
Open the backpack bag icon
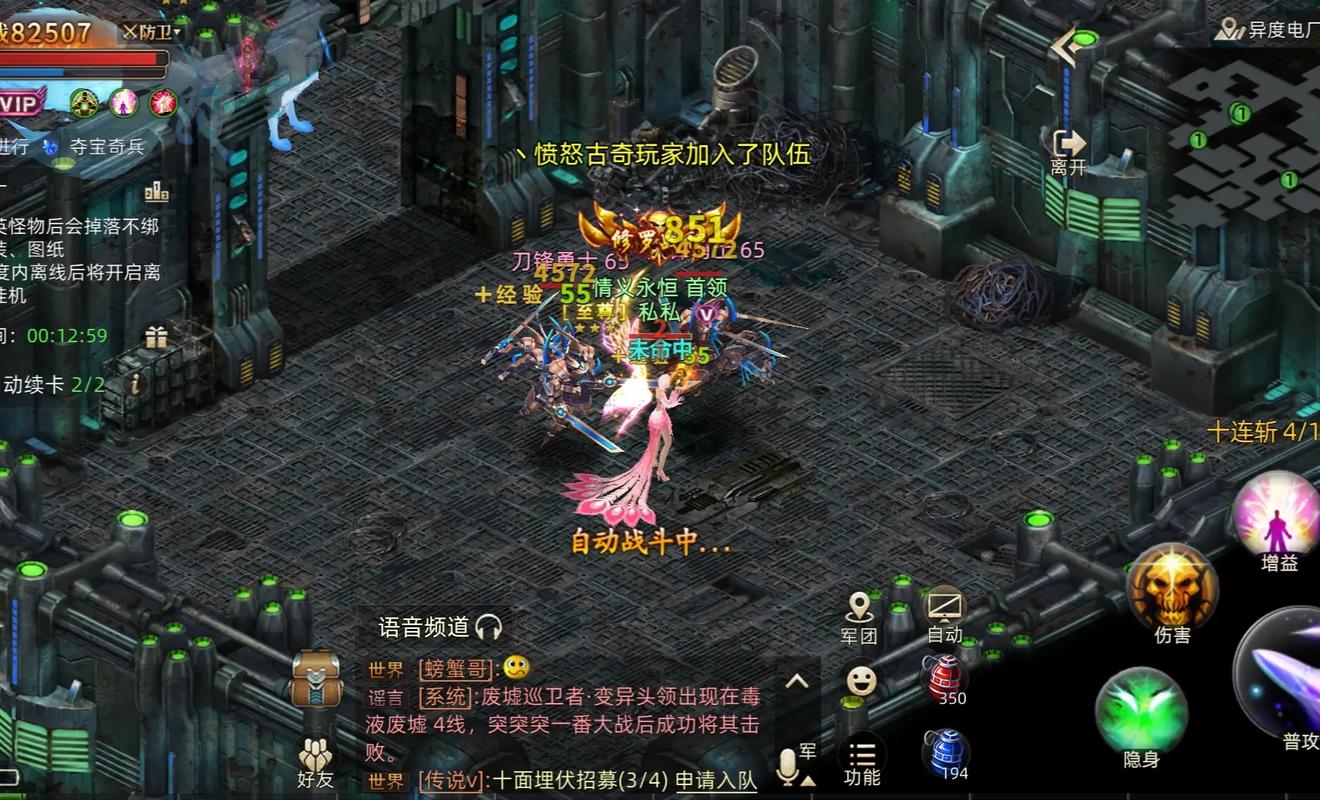click(x=316, y=678)
